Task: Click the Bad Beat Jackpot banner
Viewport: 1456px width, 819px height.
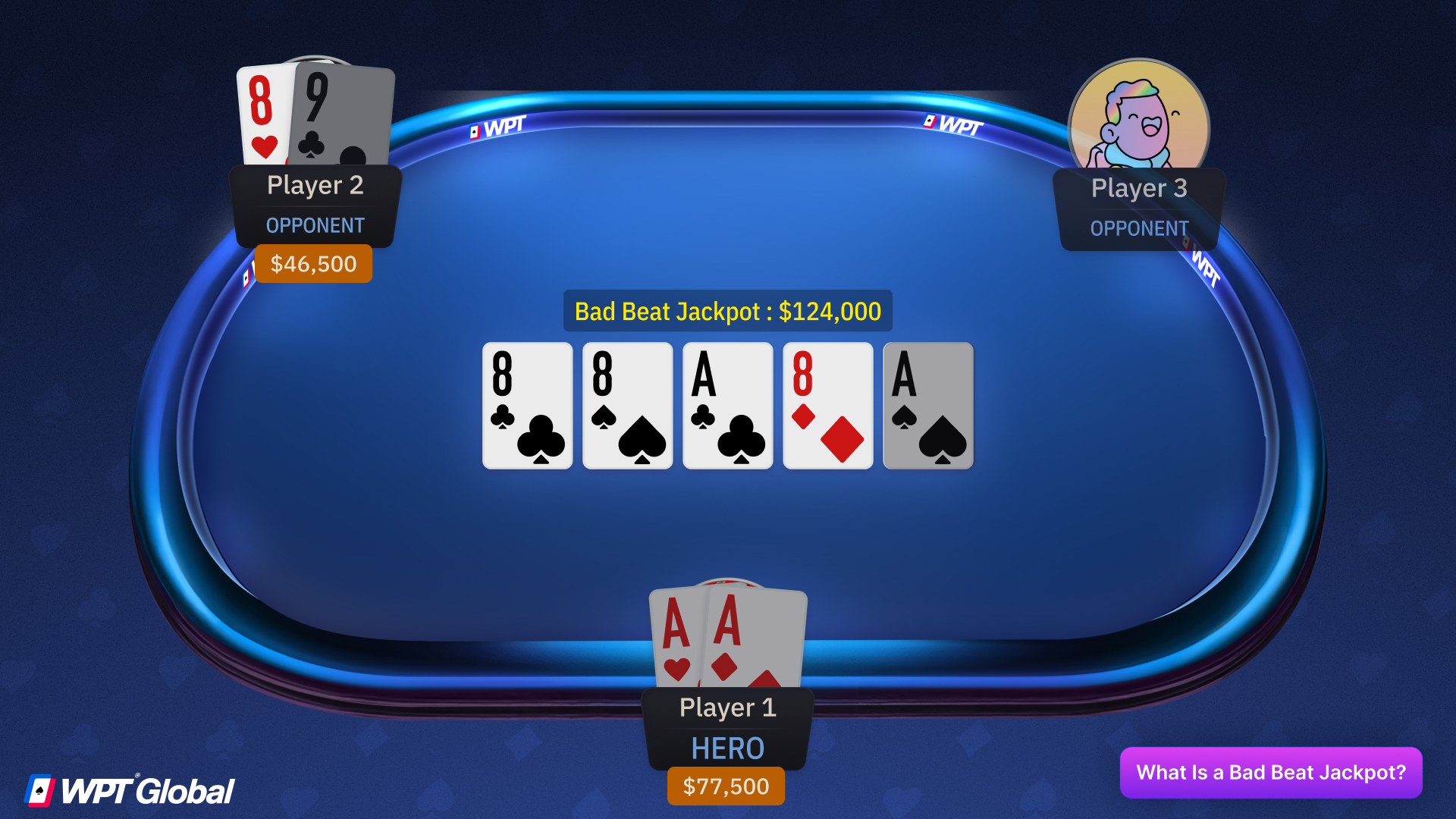Action: pos(727,311)
